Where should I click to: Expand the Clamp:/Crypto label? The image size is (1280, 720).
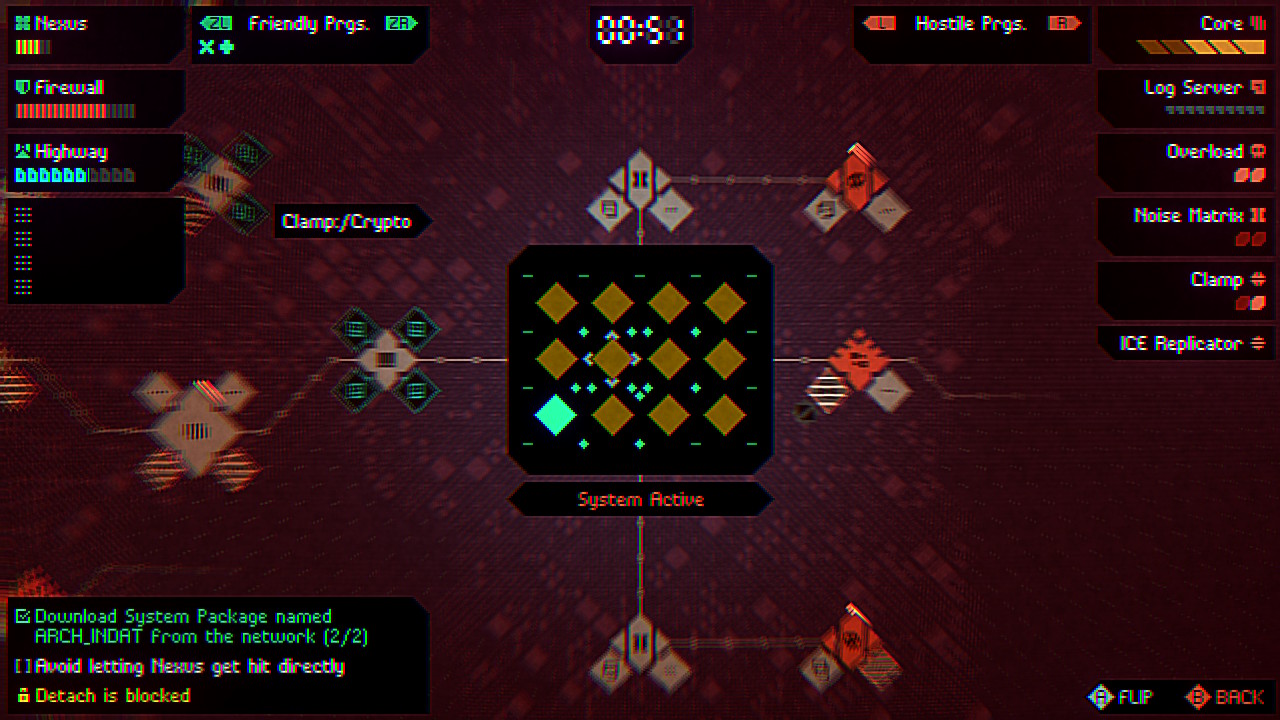click(x=349, y=221)
